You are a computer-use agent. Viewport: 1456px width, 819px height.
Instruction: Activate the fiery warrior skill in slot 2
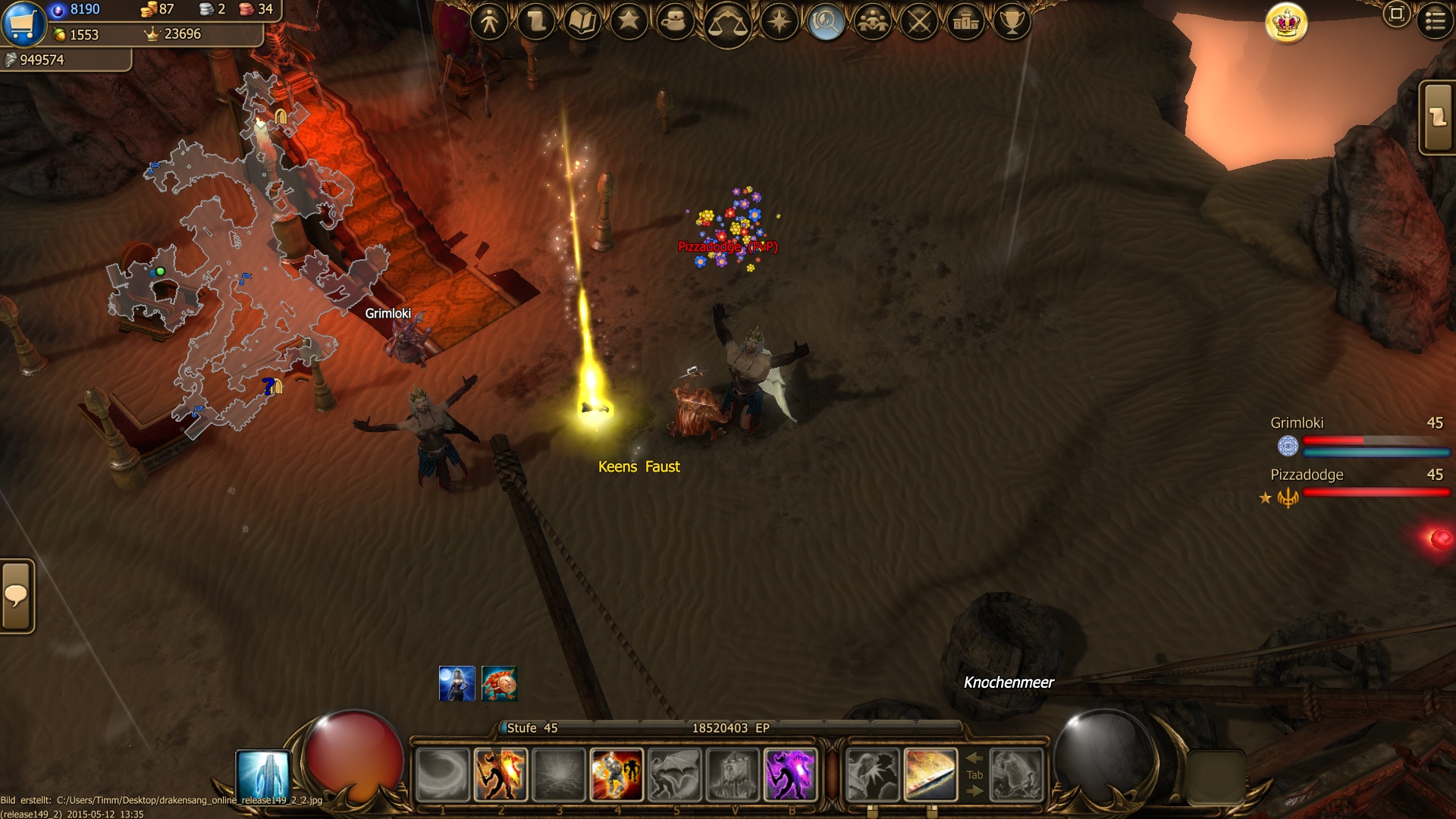click(x=500, y=775)
